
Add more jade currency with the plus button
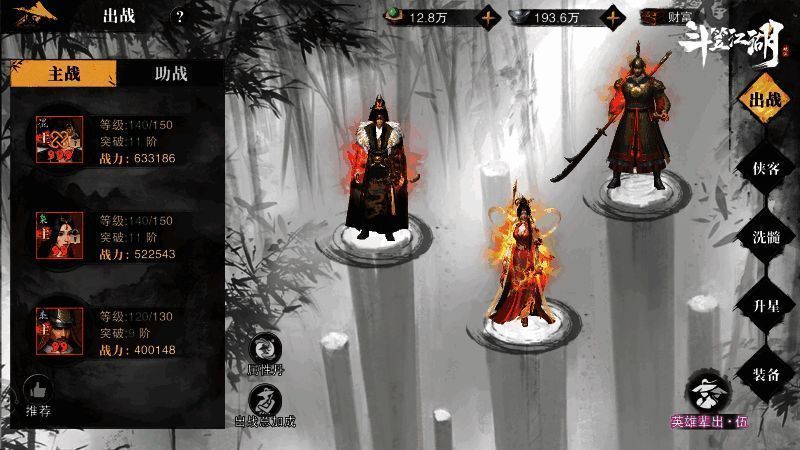488,17
